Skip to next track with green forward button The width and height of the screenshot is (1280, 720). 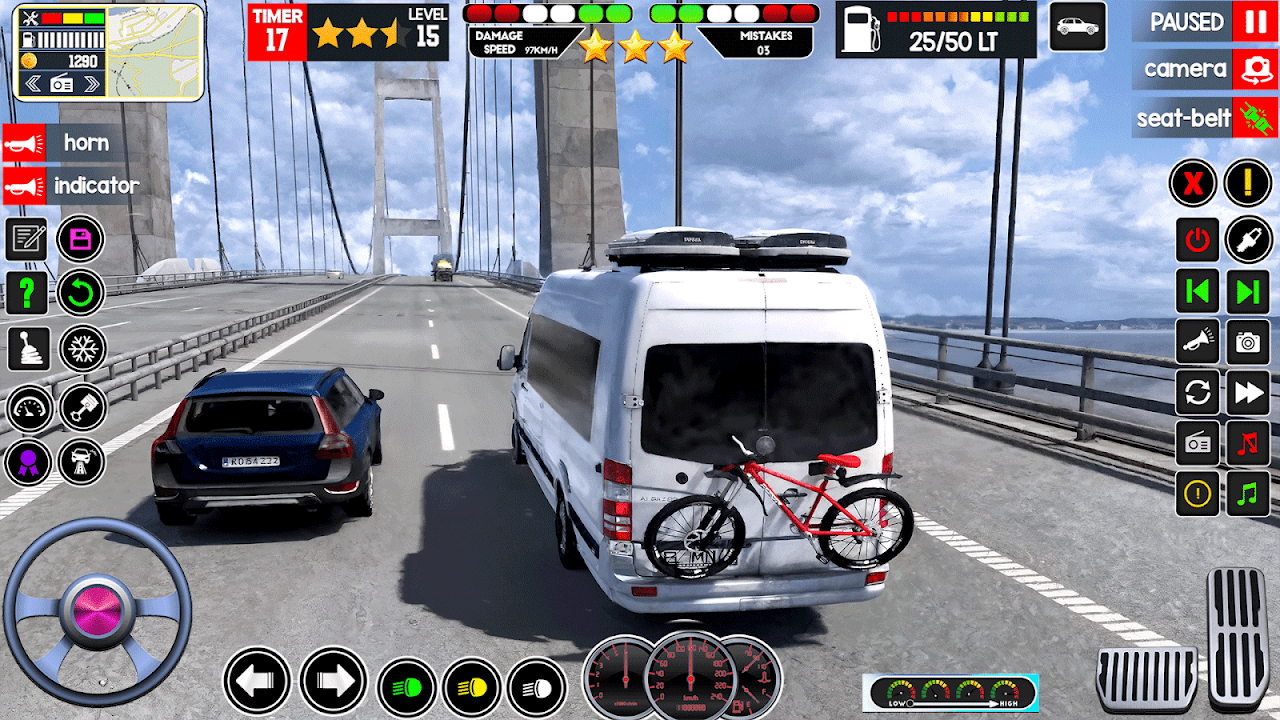[x=1248, y=292]
